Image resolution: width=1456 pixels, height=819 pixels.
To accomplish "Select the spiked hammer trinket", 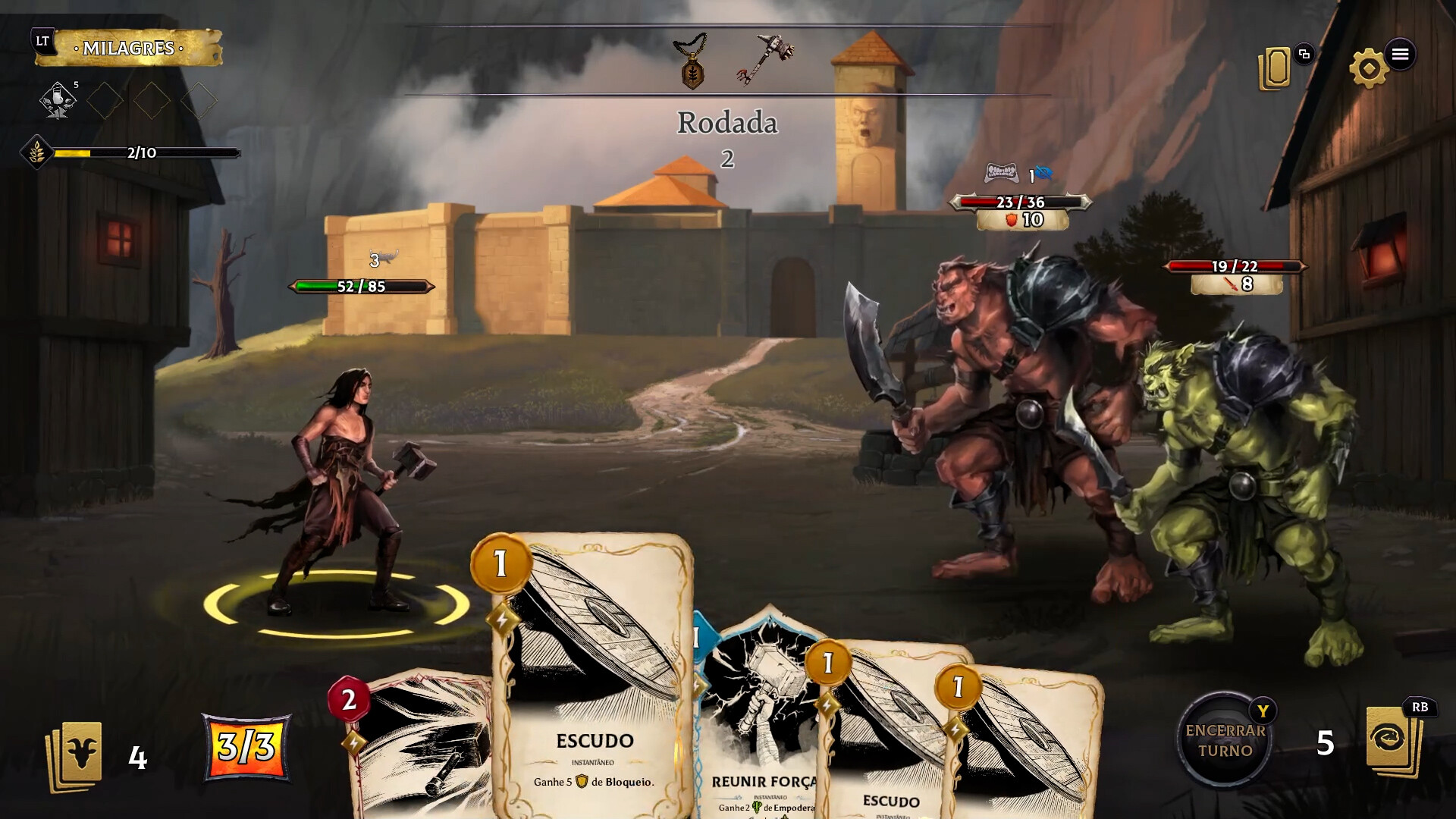I will point(767,57).
